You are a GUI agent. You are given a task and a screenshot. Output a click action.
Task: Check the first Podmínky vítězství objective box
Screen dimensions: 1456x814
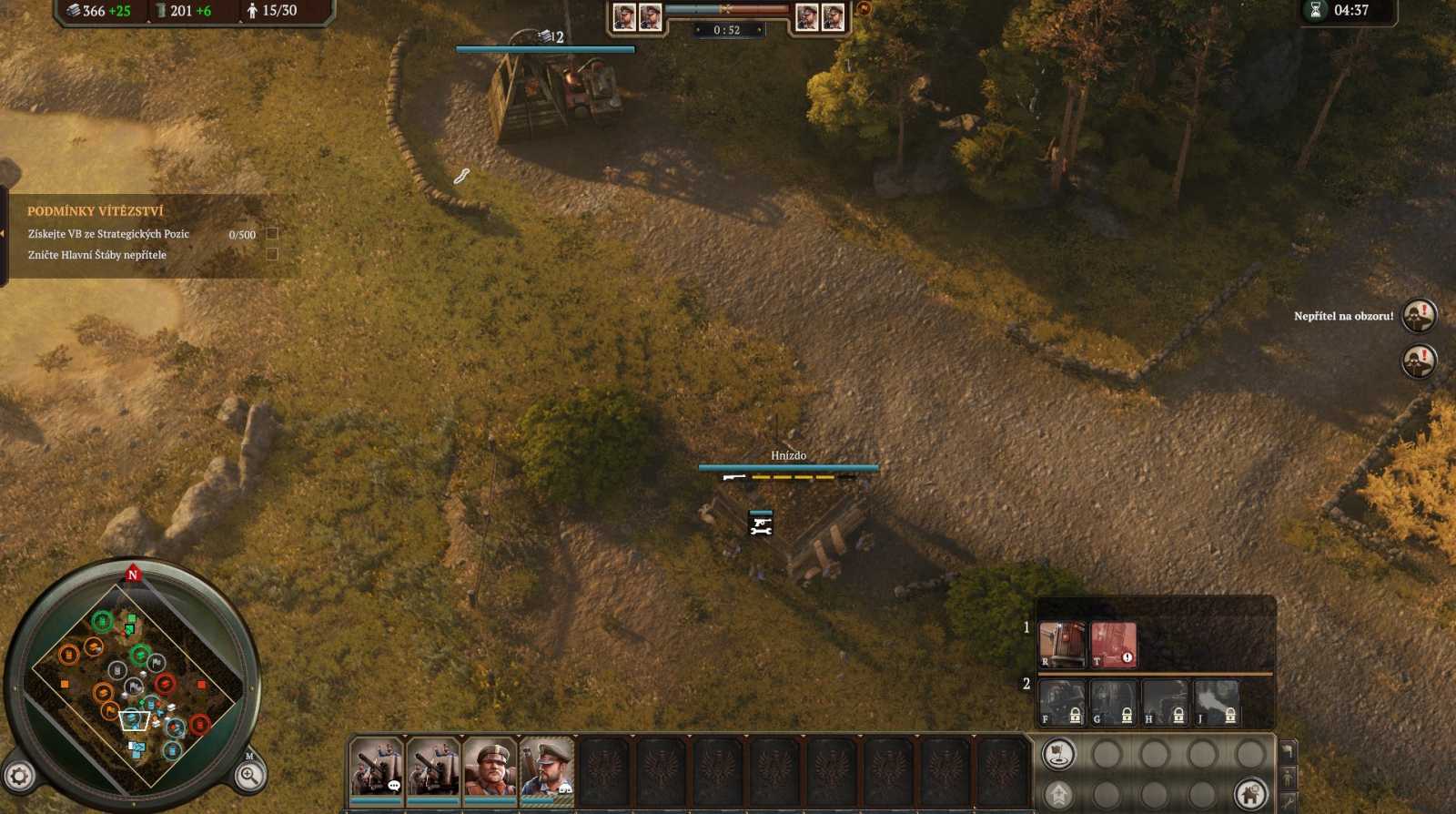273,234
